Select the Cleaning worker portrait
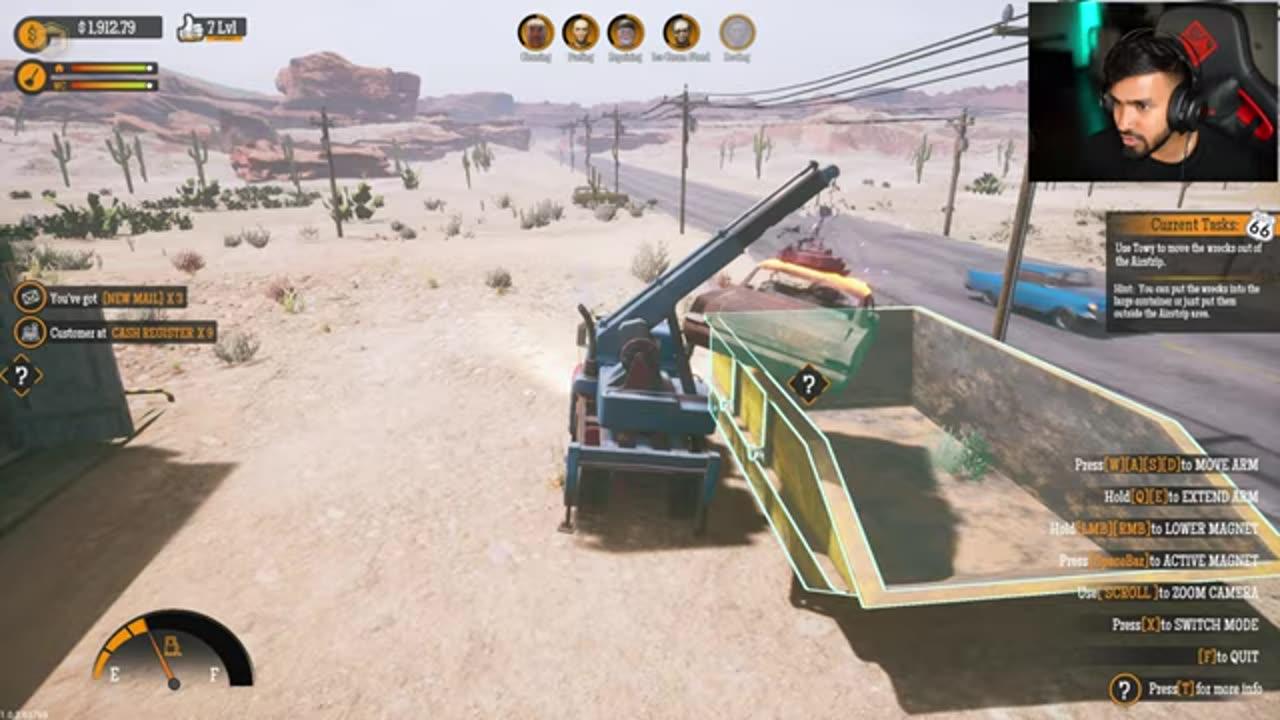The image size is (1280, 720). click(x=536, y=34)
